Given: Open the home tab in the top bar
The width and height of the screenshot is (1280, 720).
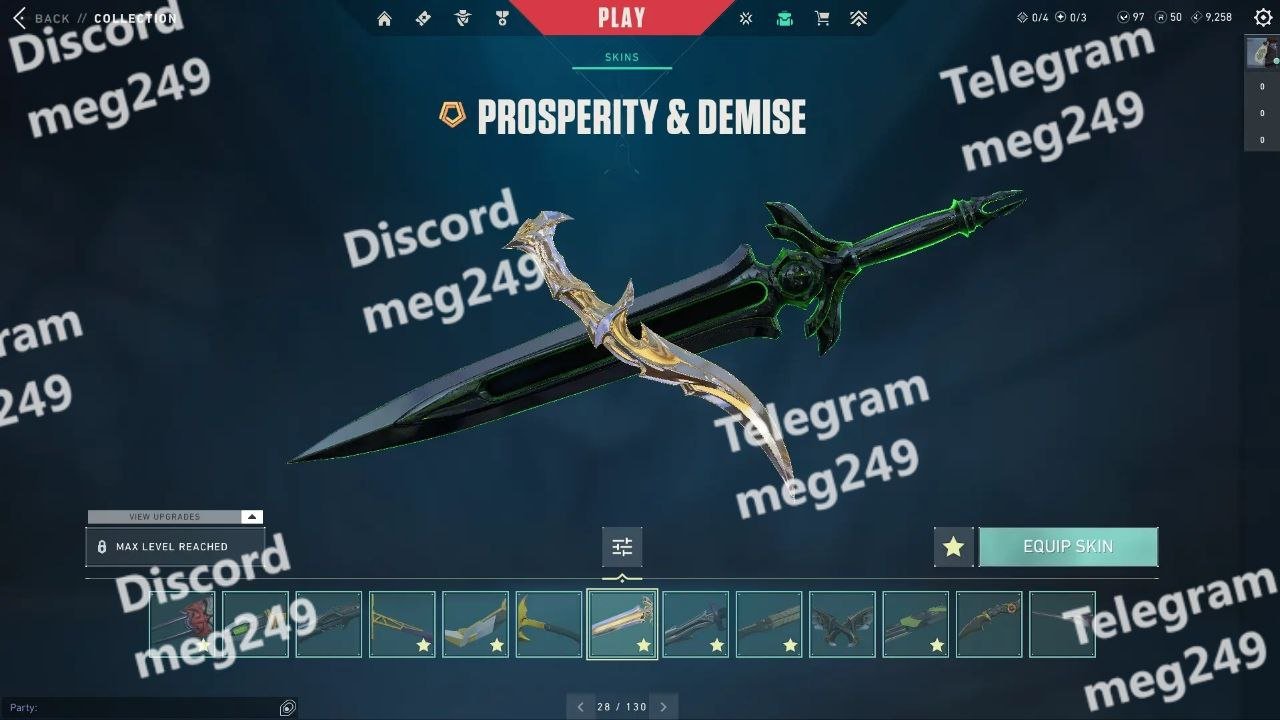Looking at the screenshot, I should (384, 18).
